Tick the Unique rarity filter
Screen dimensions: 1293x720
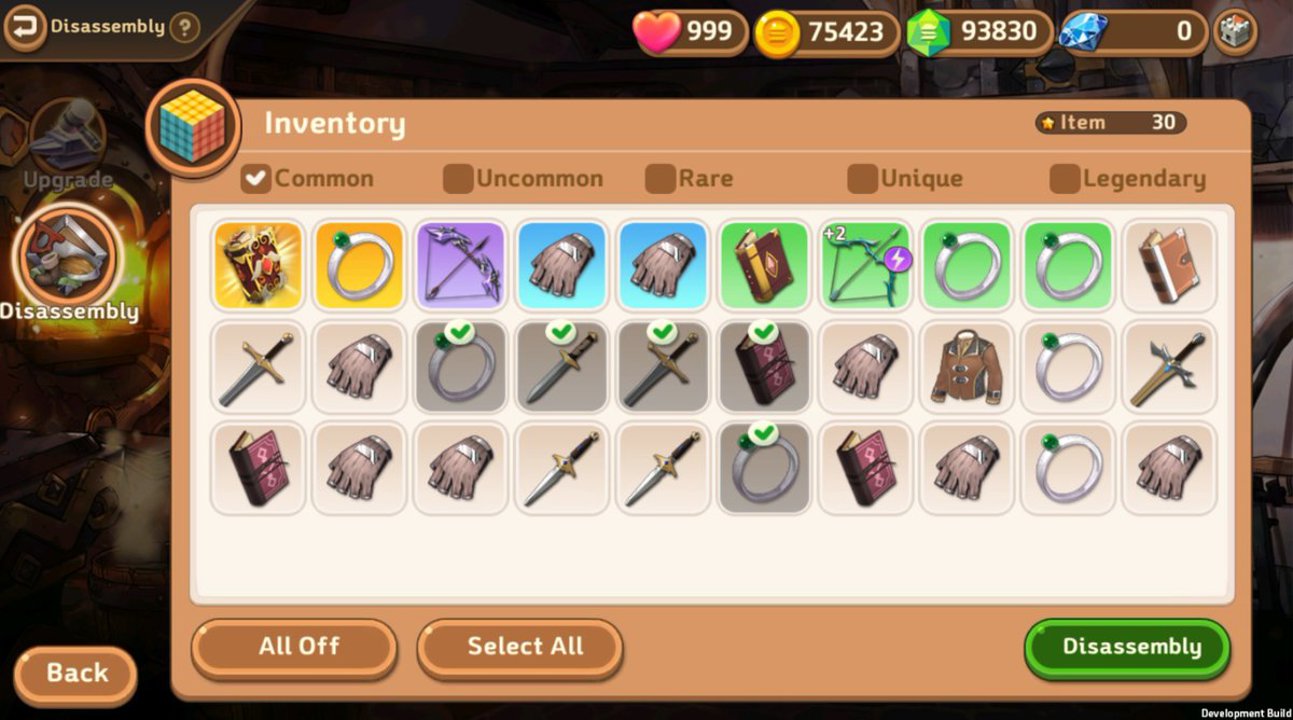pos(862,179)
